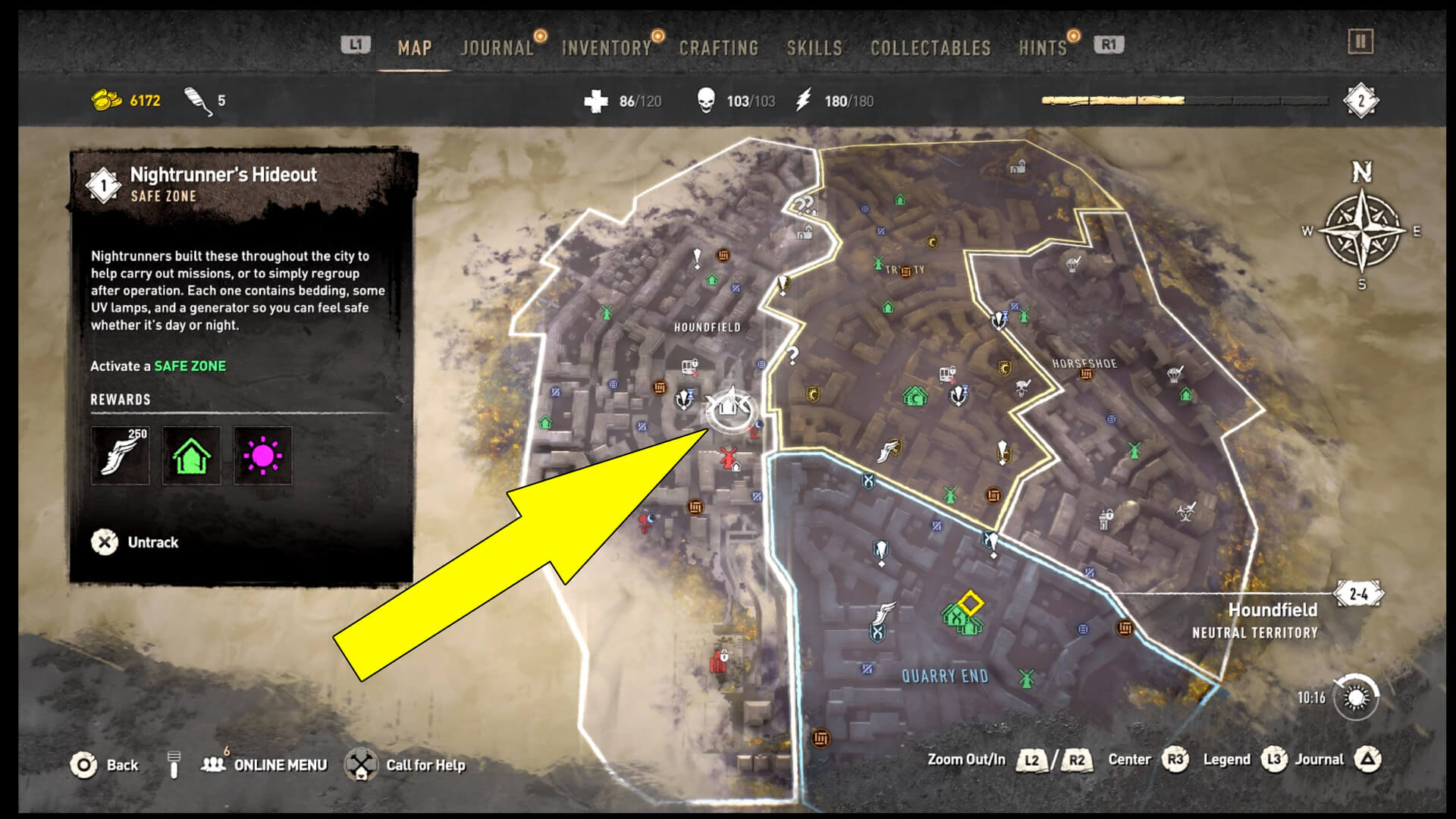Click the parachute airdrop icon in Horseshoe
Screen dimensions: 1456x819
1175,375
